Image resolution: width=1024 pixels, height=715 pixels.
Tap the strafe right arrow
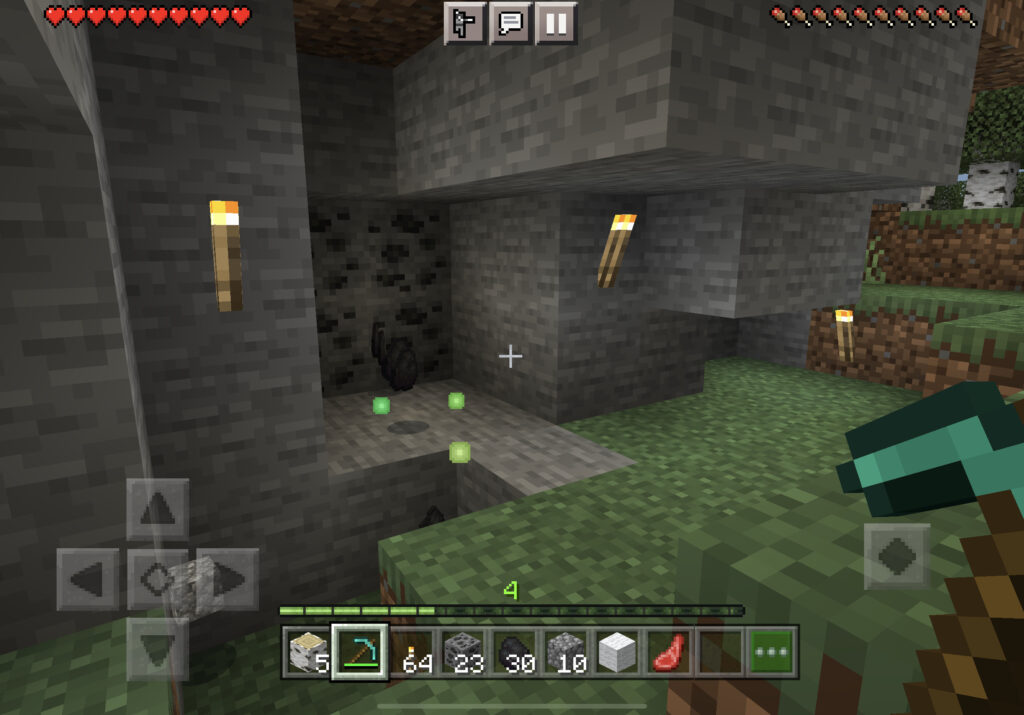click(228, 579)
